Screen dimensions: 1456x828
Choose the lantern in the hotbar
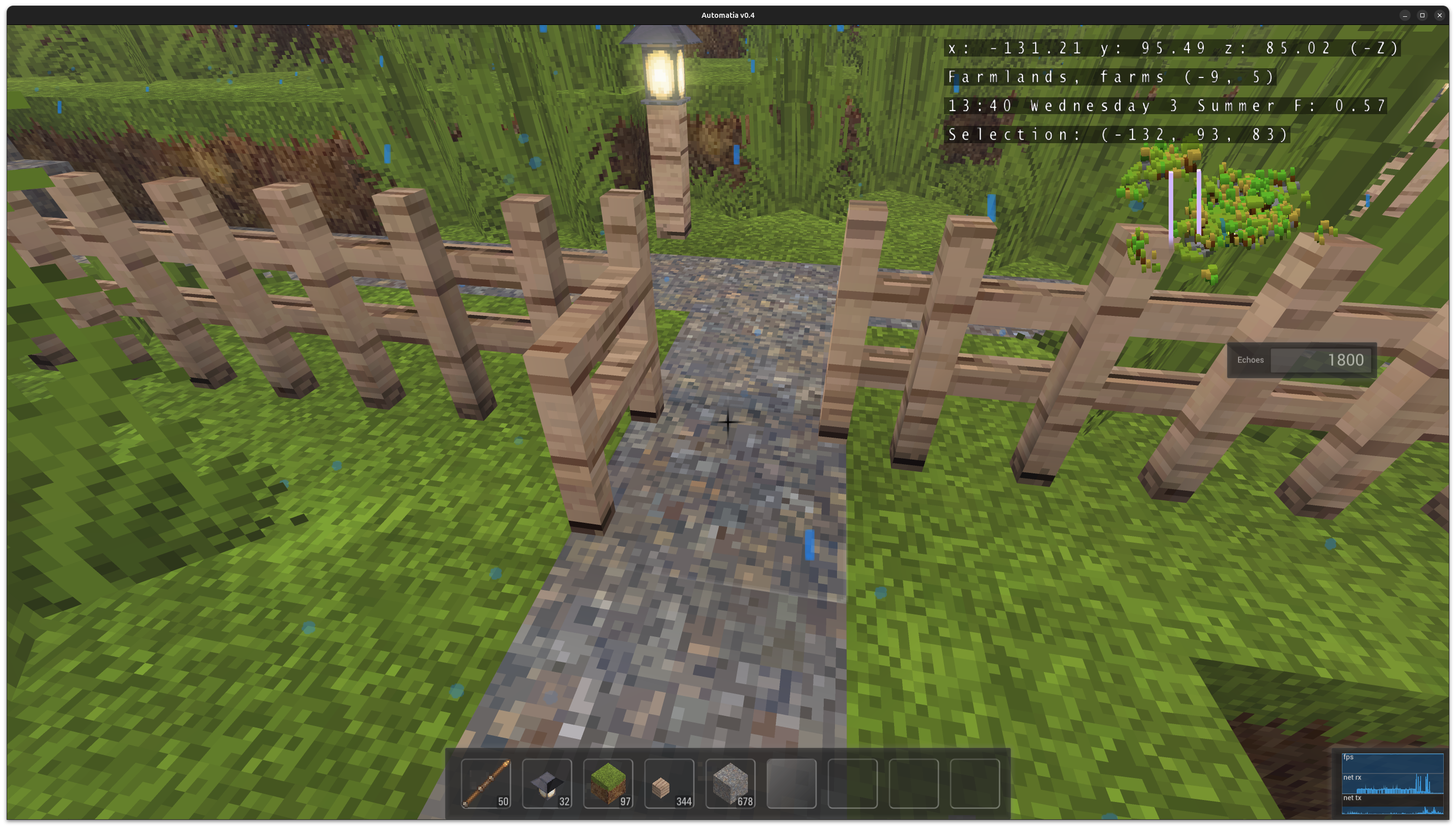point(547,783)
